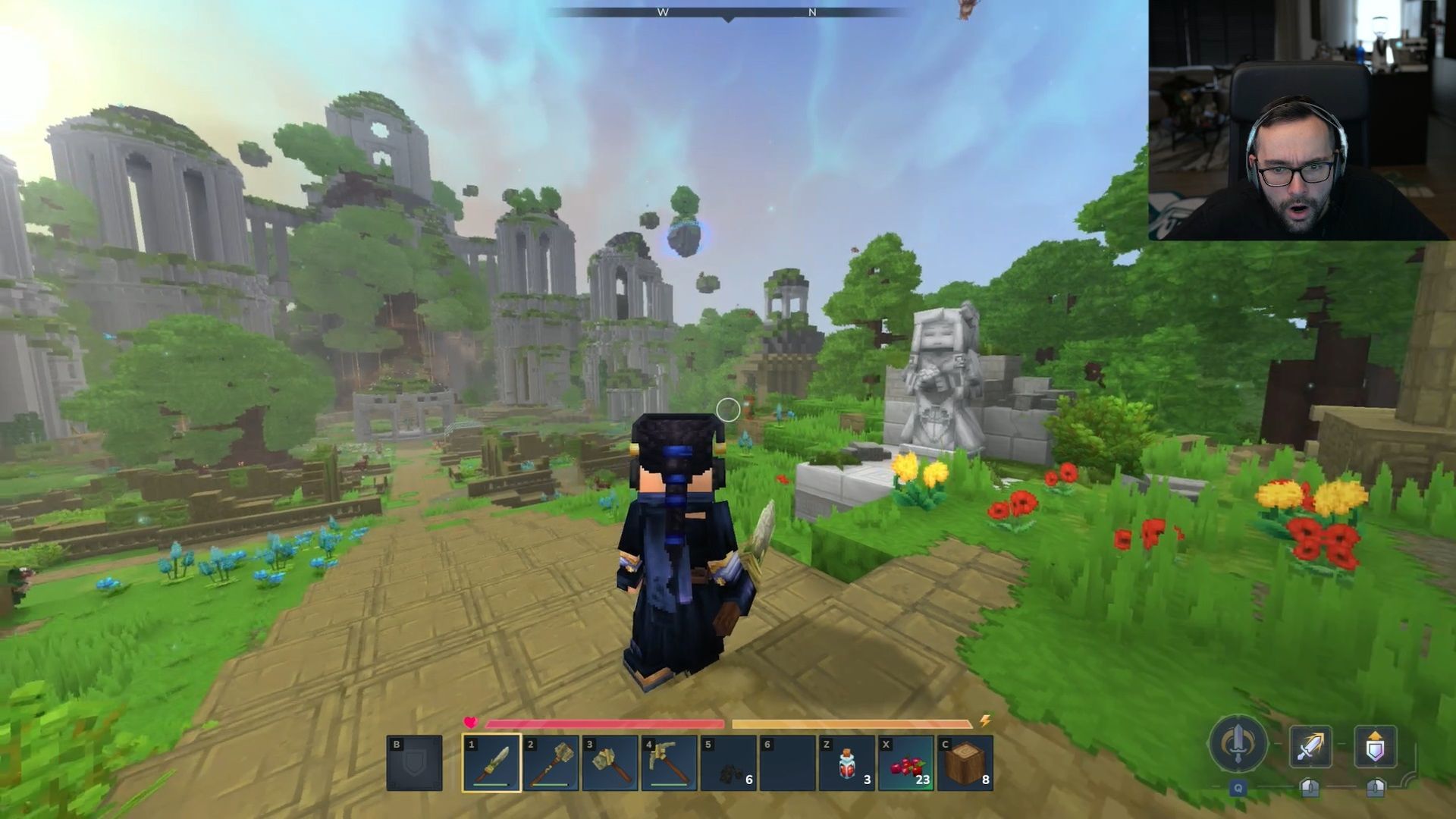Activate the shield guard ability icon
Screen dimensions: 1456x819
coord(1375,747)
